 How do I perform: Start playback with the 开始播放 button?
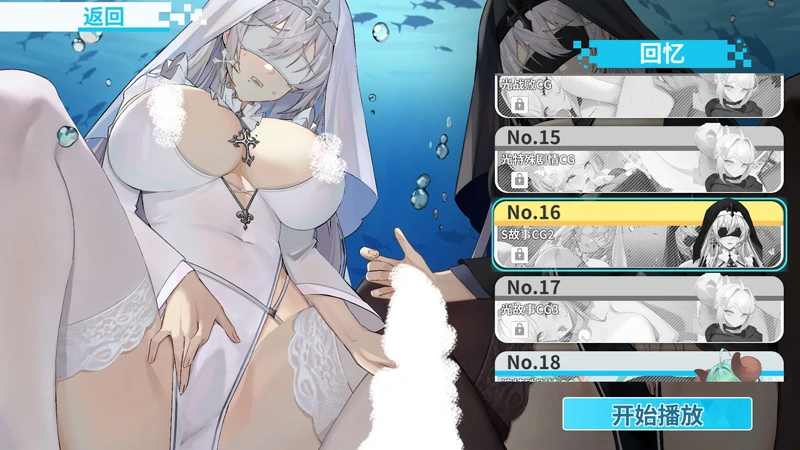[x=656, y=414]
